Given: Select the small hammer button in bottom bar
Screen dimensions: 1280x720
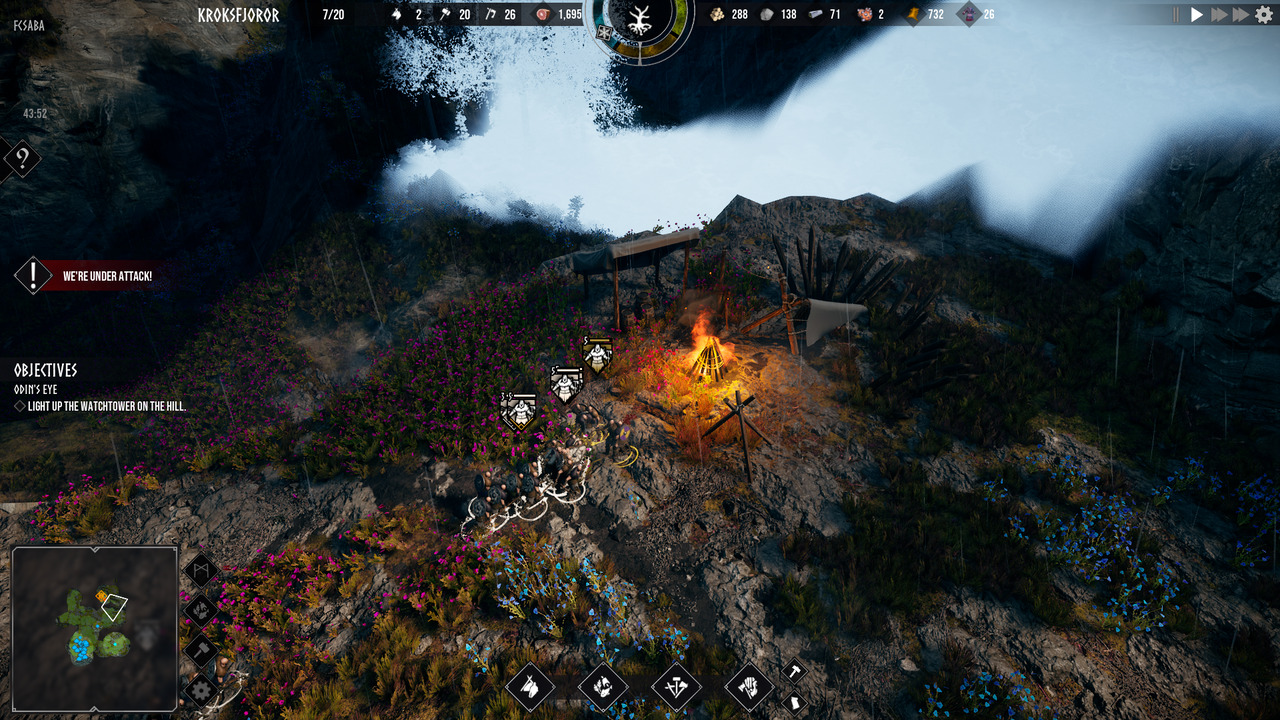Looking at the screenshot, I should pyautogui.click(x=793, y=671).
